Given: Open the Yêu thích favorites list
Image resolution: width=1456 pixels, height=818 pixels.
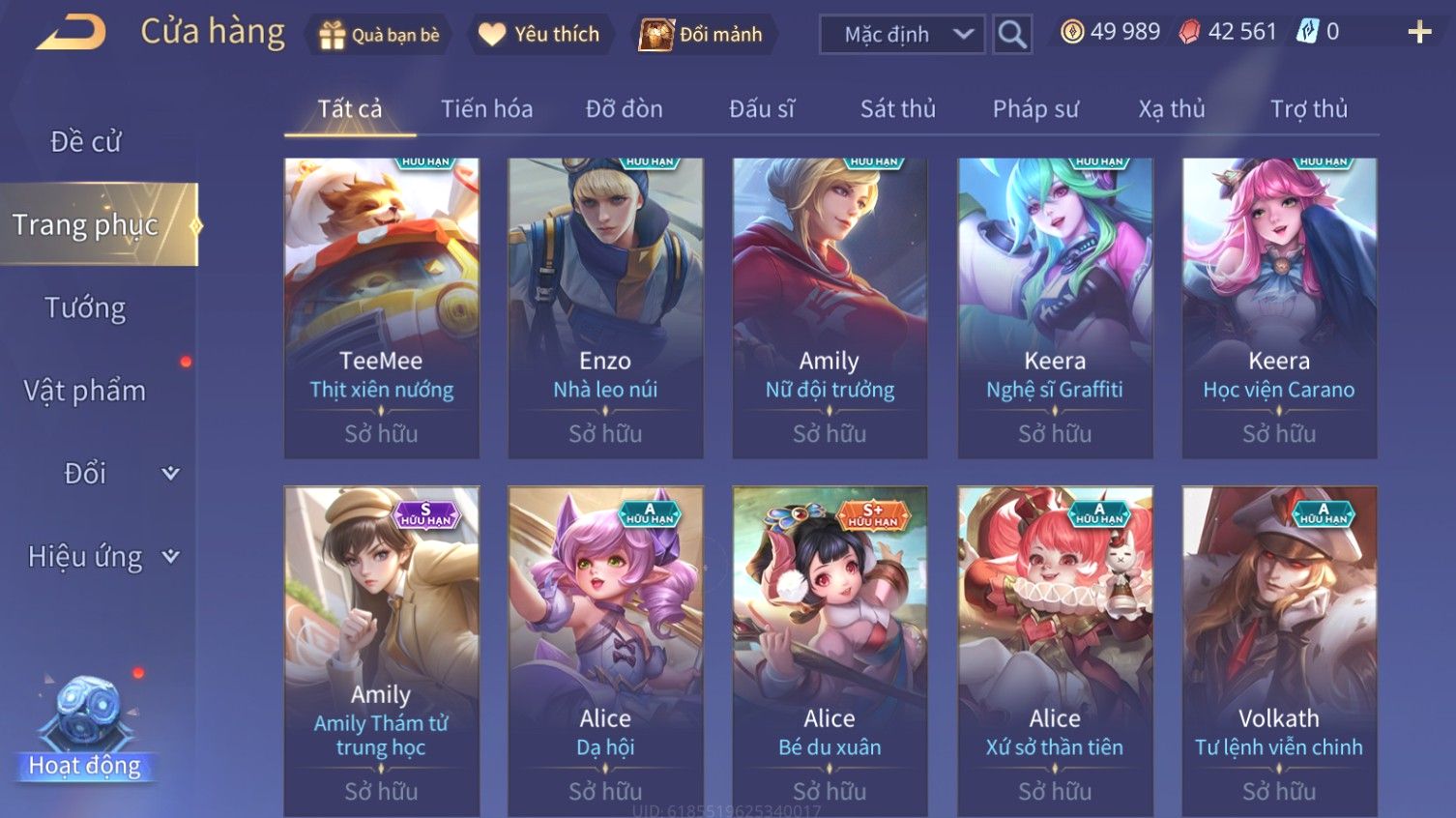Looking at the screenshot, I should (x=539, y=35).
